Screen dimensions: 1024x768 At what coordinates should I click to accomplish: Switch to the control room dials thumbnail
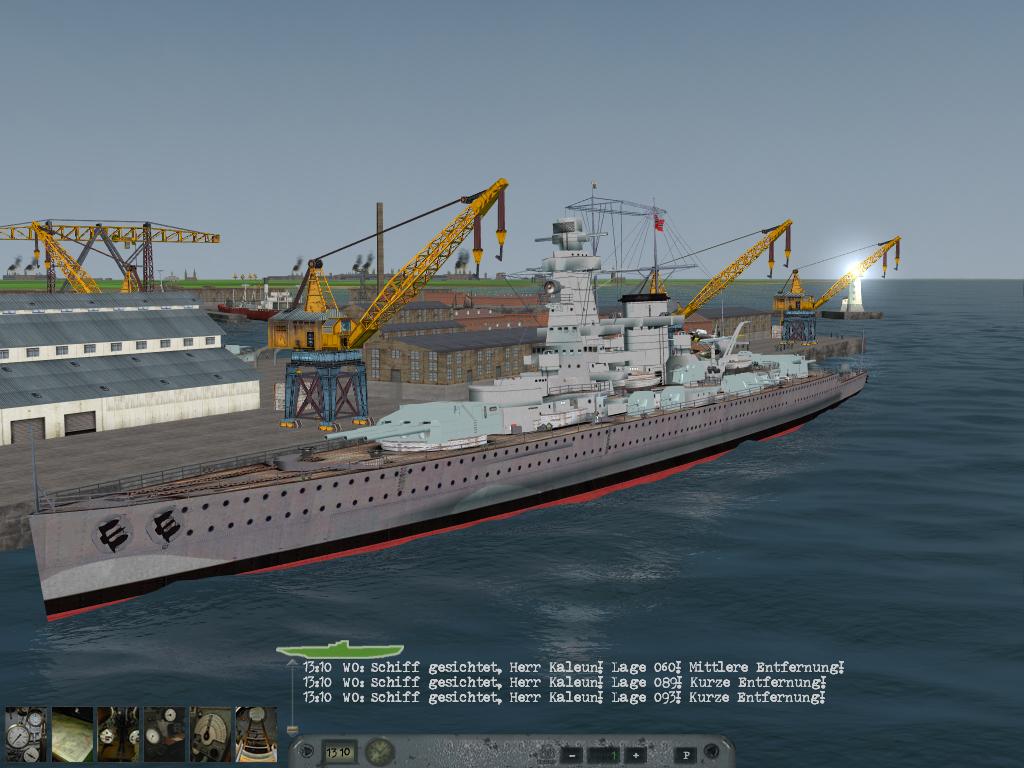(x=118, y=735)
